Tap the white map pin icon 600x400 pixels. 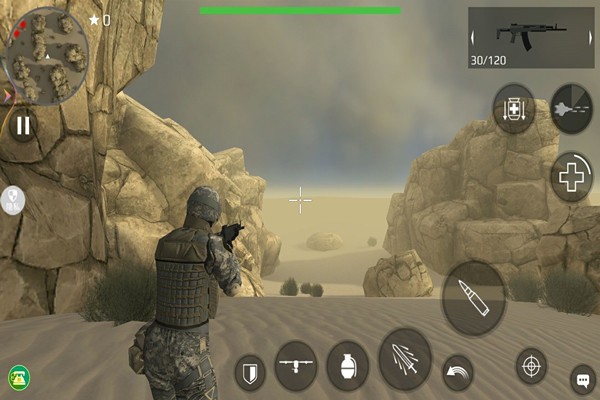tap(13, 199)
